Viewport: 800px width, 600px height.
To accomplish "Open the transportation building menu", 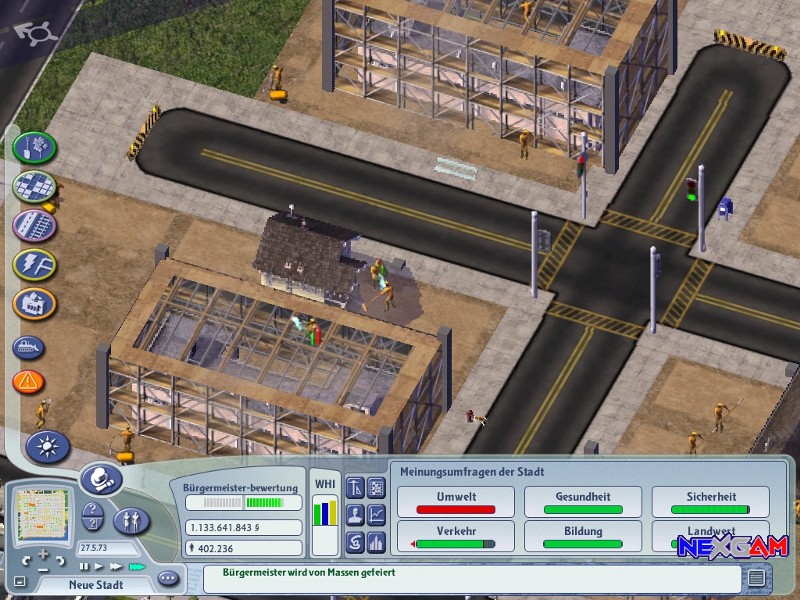I will pyautogui.click(x=34, y=225).
